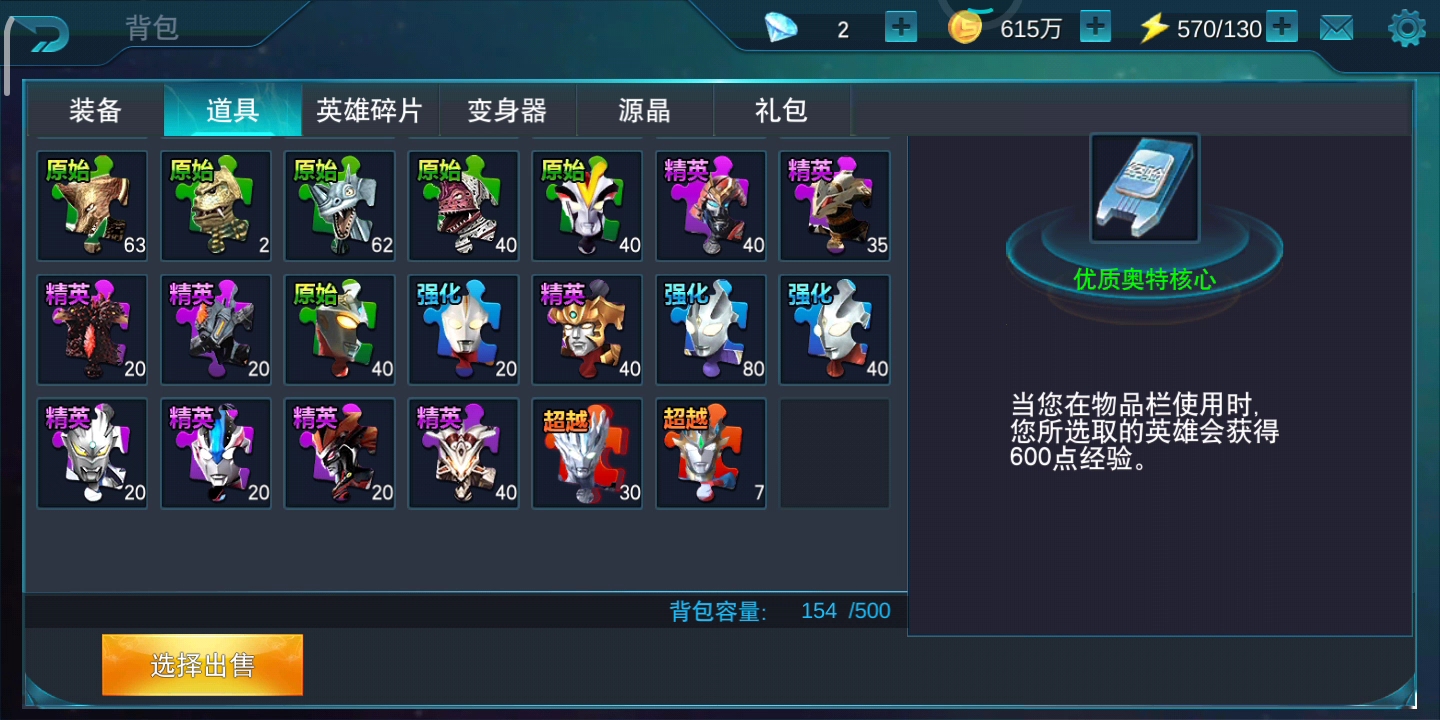This screenshot has height=720, width=1440.
Task: Open the 源晶 tab
Action: (x=645, y=111)
